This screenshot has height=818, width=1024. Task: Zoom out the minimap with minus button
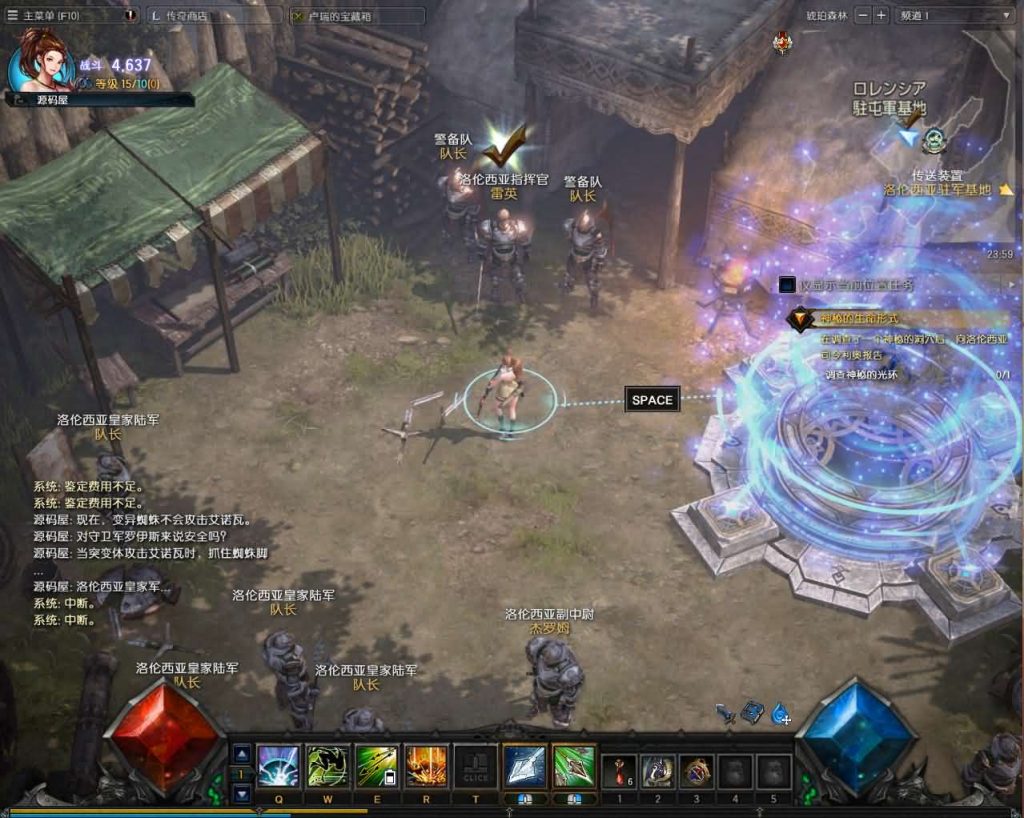click(x=862, y=15)
